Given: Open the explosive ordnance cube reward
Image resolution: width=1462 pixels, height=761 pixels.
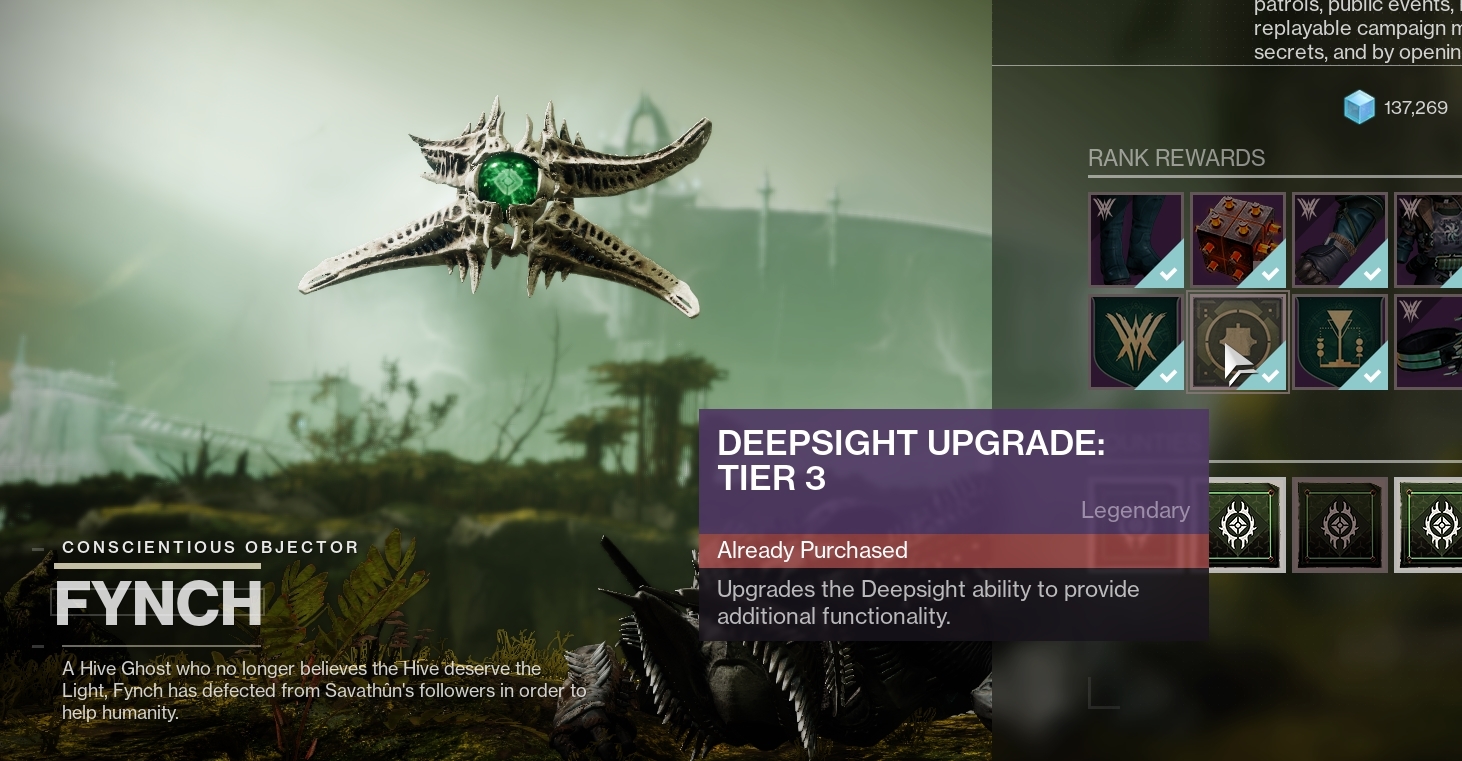Looking at the screenshot, I should coord(1238,240).
